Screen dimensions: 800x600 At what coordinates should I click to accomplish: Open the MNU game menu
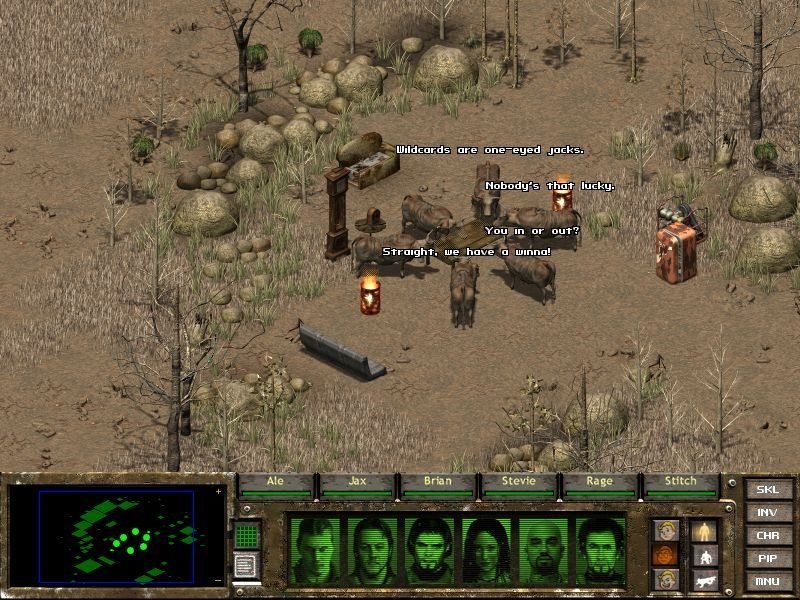pos(767,581)
